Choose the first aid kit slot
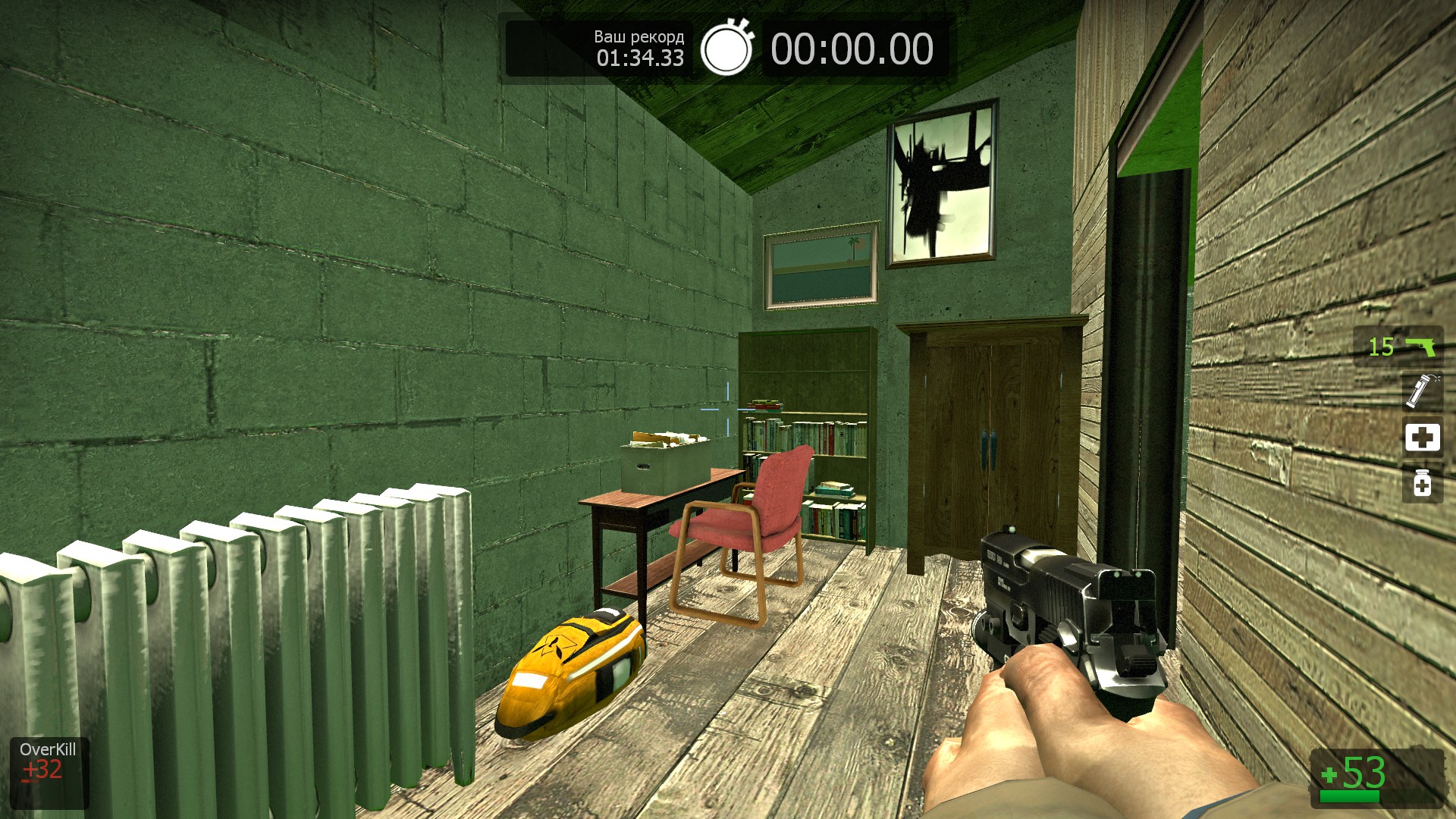The image size is (1456, 819). (x=1422, y=437)
